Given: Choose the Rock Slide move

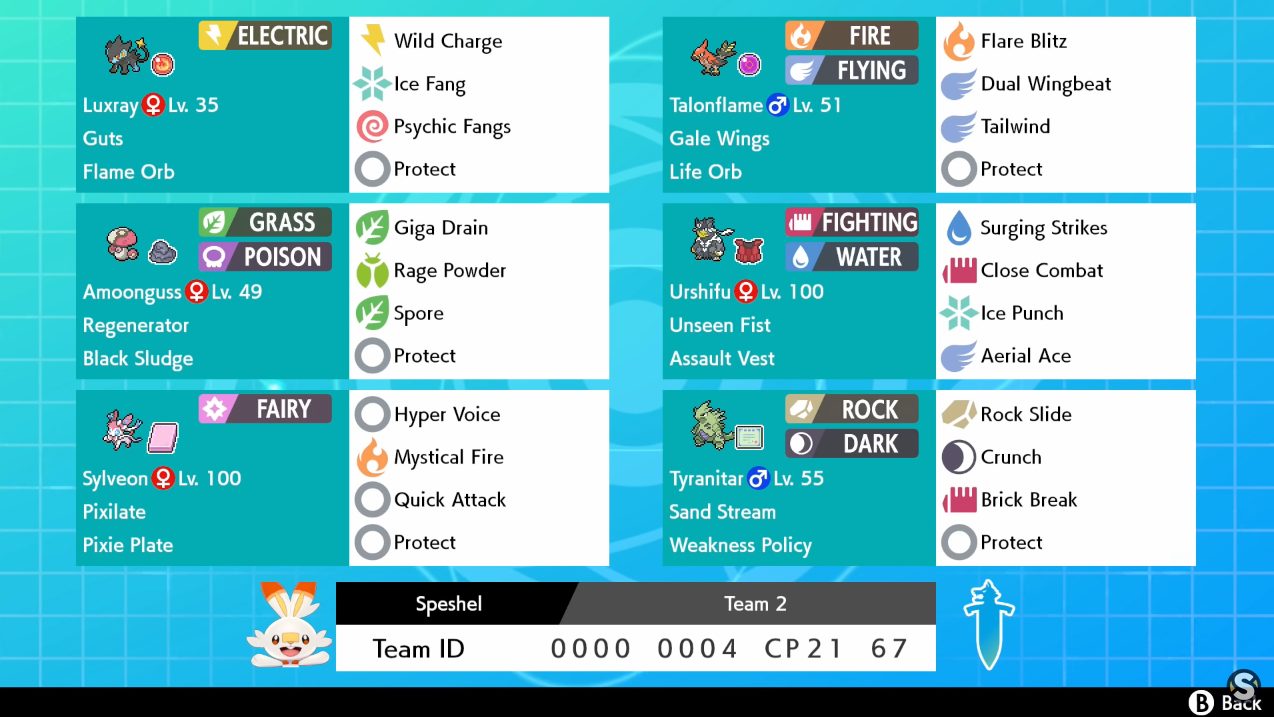Looking at the screenshot, I should click(x=1025, y=415).
